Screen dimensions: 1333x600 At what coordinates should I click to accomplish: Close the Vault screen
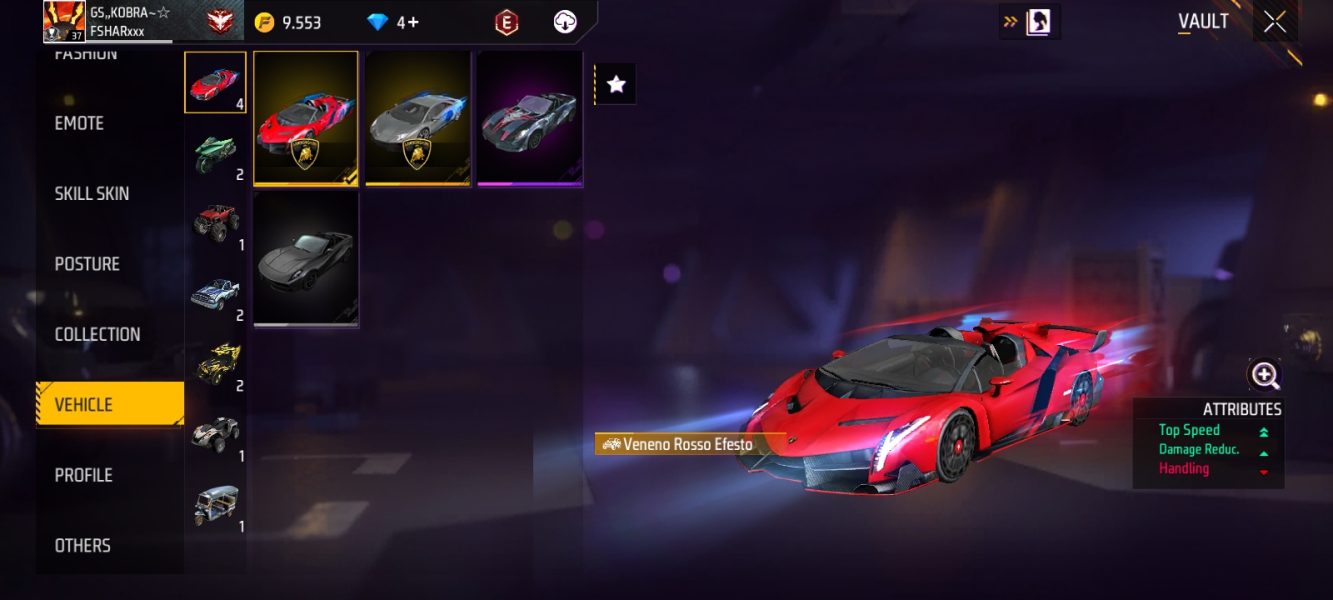(1274, 21)
